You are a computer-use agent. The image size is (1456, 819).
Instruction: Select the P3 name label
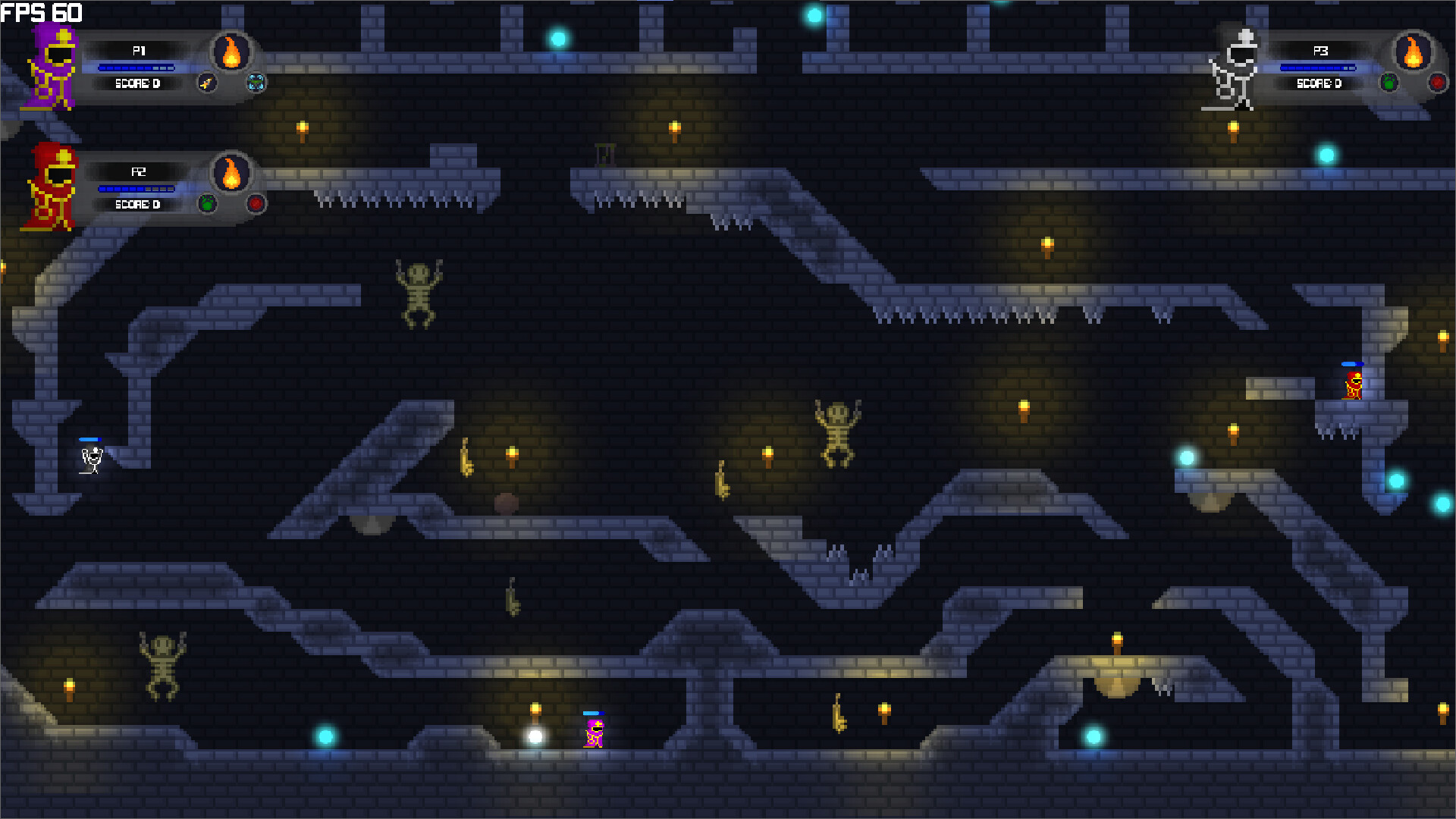coord(1320,51)
